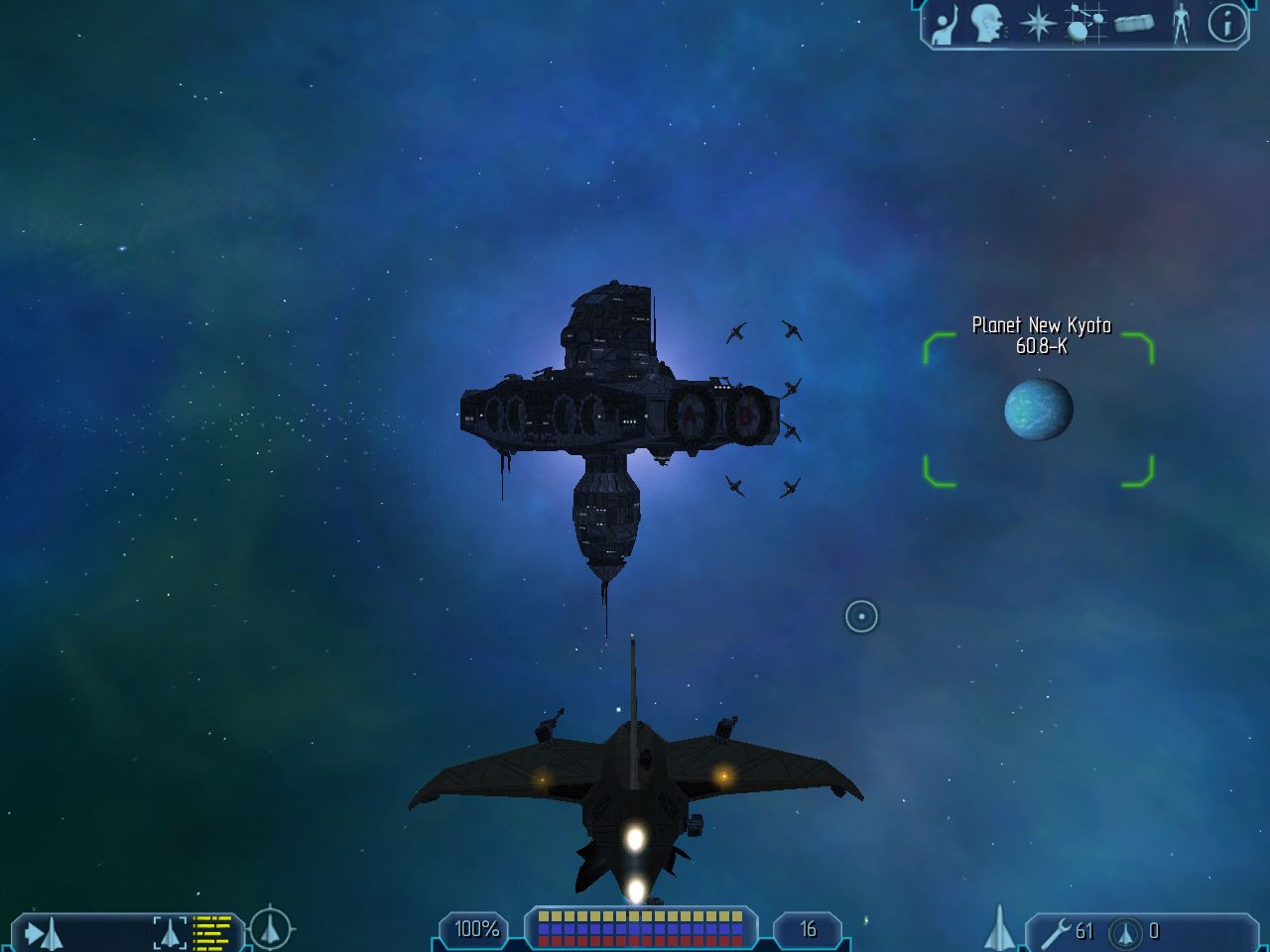Click the arrow-and-ship icon in bottom-left panel

[x=44, y=933]
